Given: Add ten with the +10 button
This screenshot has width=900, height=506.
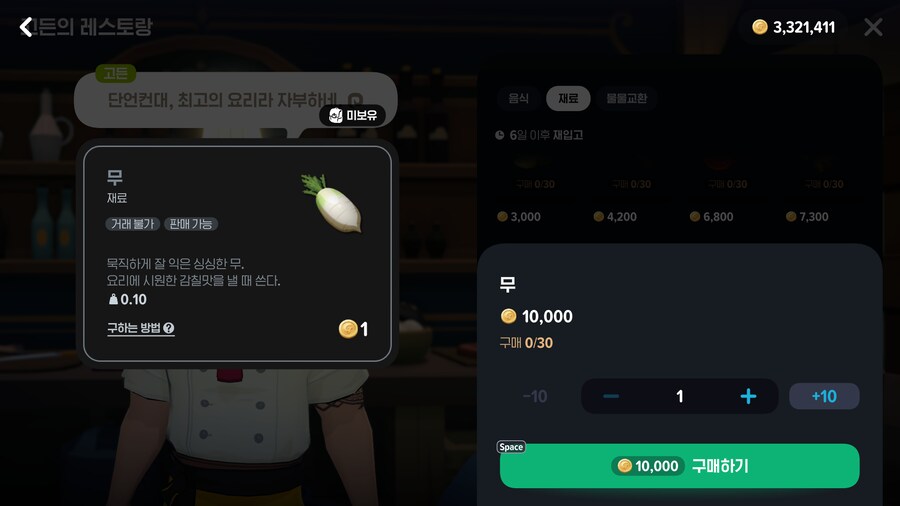Looking at the screenshot, I should coord(824,397).
